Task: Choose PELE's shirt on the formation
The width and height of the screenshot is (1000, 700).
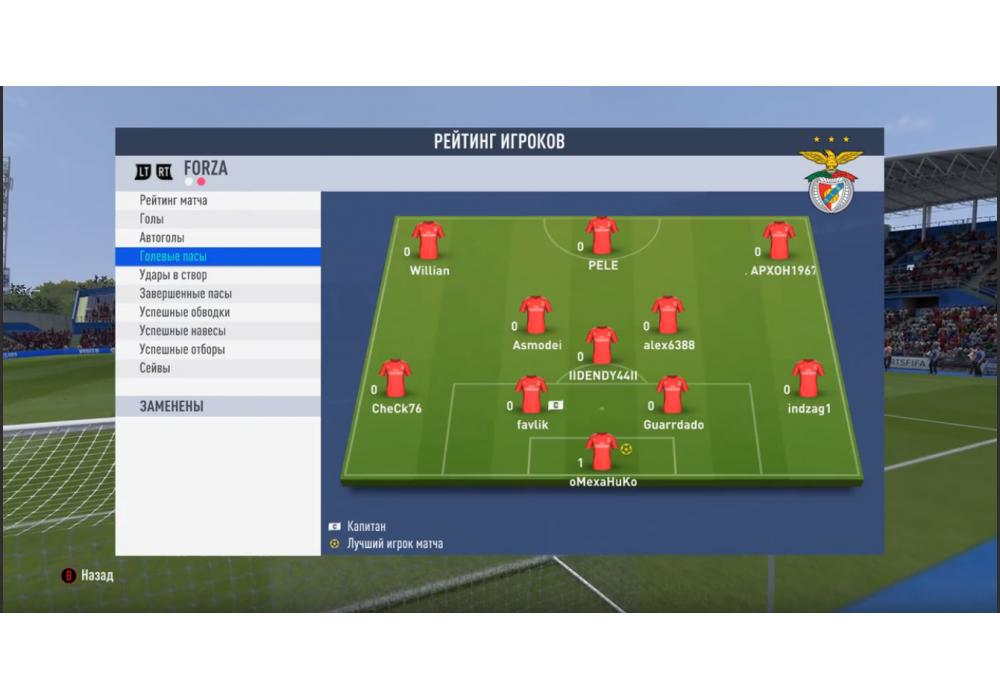Action: (602, 237)
